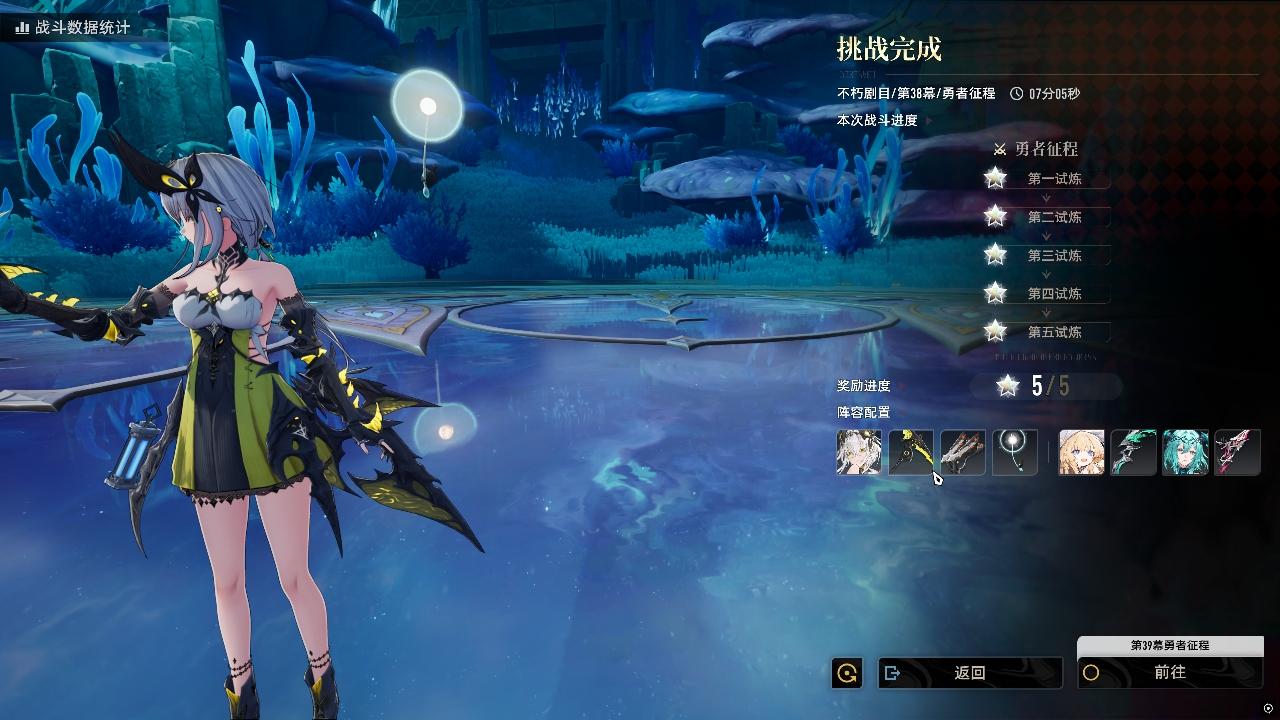Viewport: 1280px width, 720px height.
Task: Select the gray gauntlet weapon icon
Action: (963, 452)
